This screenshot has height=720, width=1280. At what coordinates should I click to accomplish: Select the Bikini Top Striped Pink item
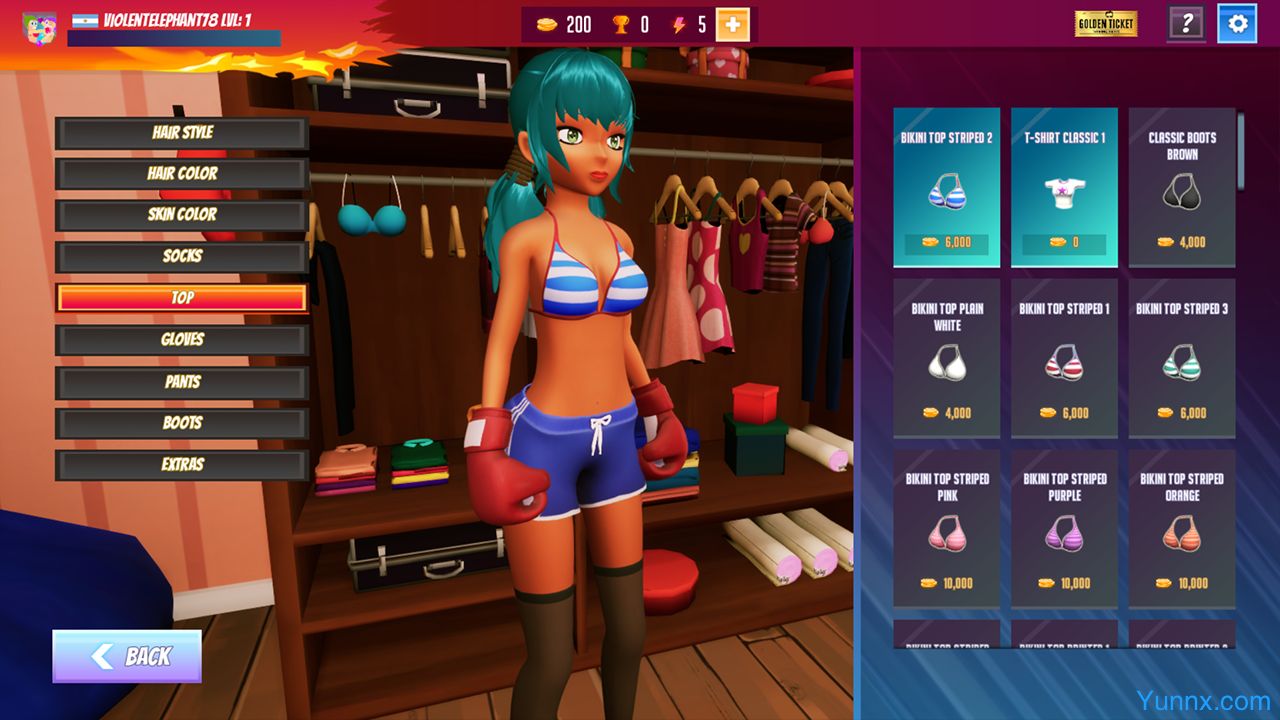click(x=946, y=528)
